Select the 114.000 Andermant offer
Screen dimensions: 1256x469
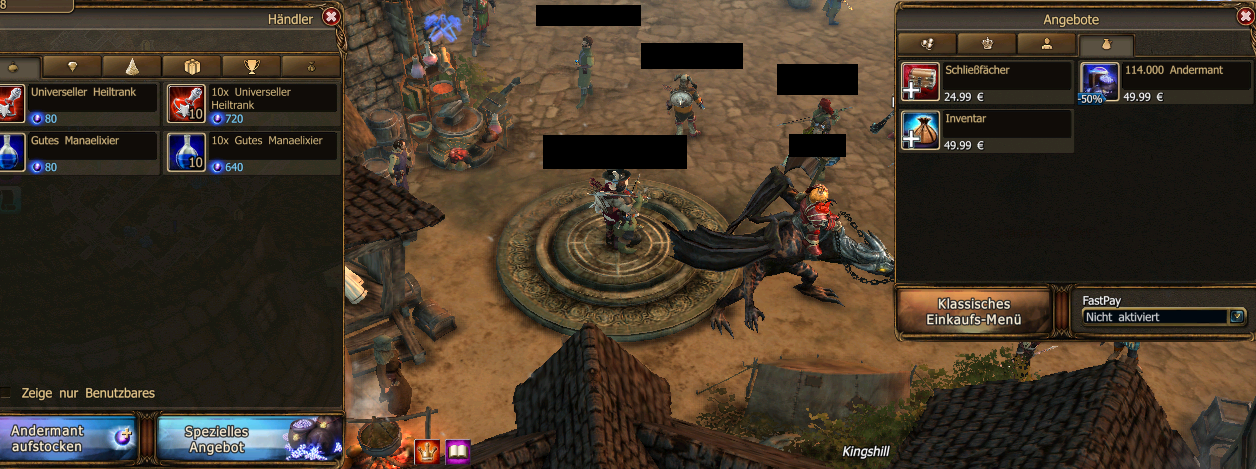pos(1165,83)
